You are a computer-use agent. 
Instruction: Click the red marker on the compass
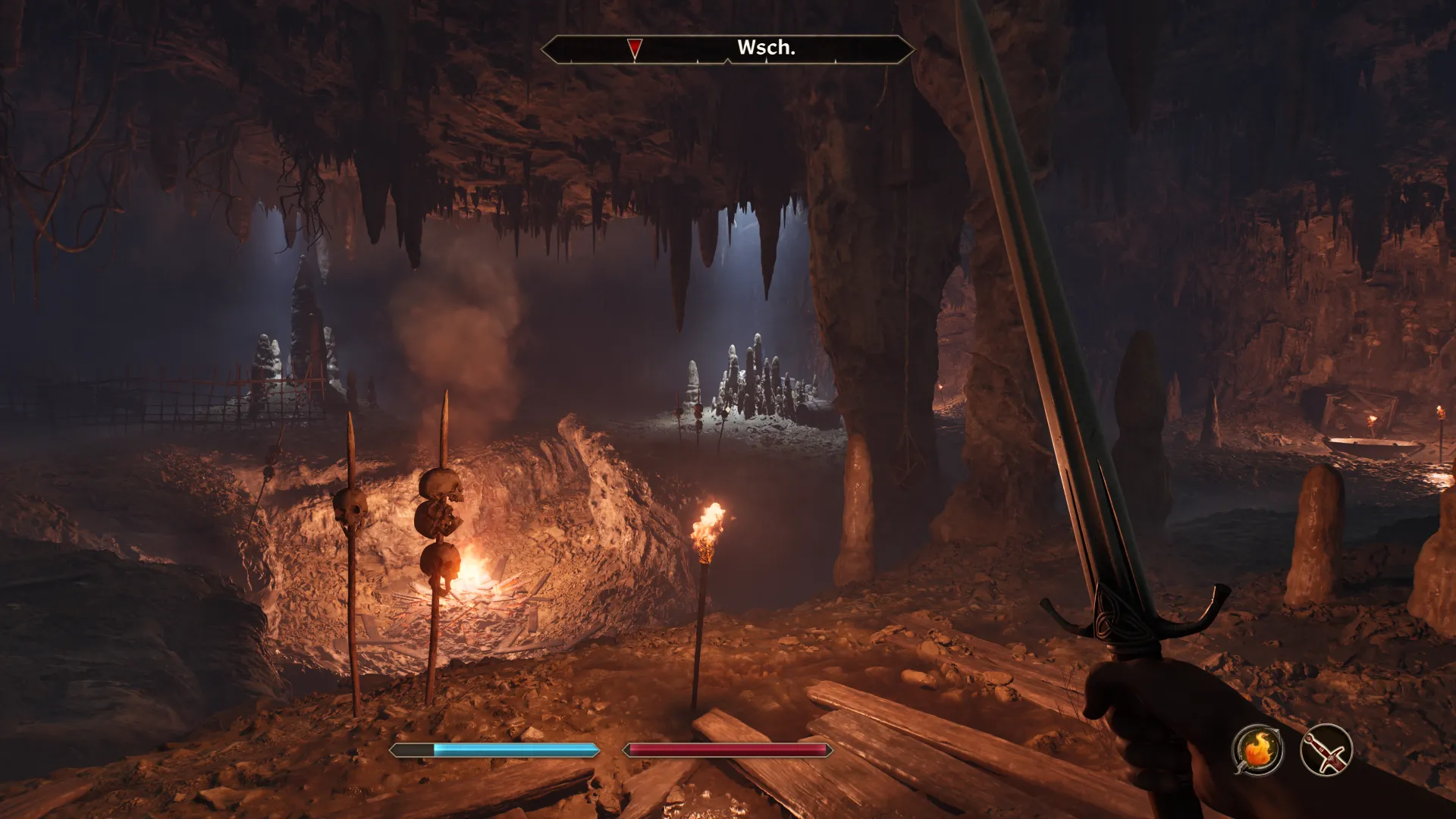[635, 49]
